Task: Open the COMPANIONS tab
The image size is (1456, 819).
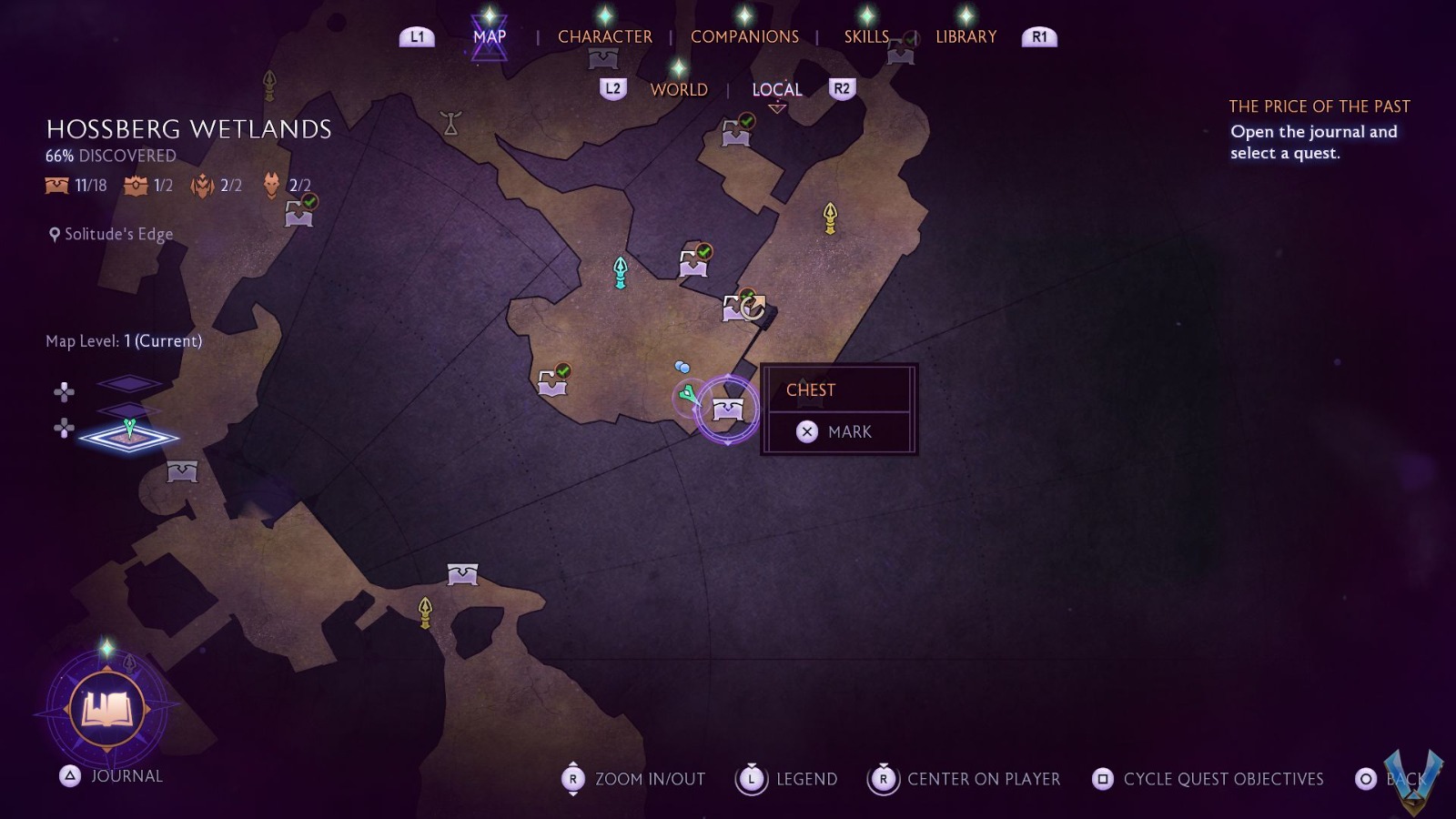Action: click(x=745, y=36)
